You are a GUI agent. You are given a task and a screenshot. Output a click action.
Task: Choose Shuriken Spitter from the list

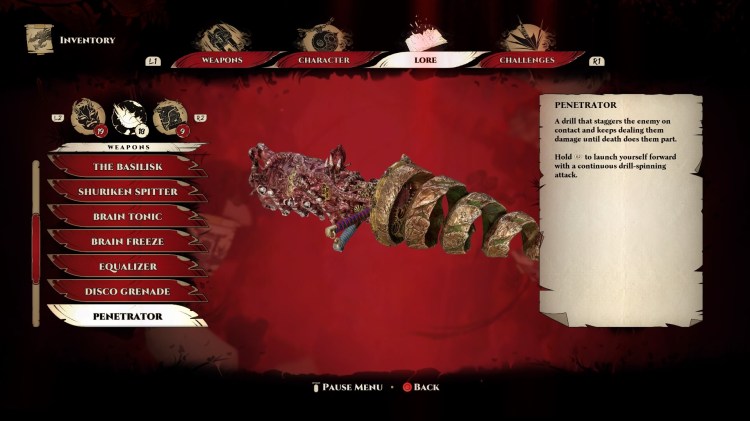(128, 192)
